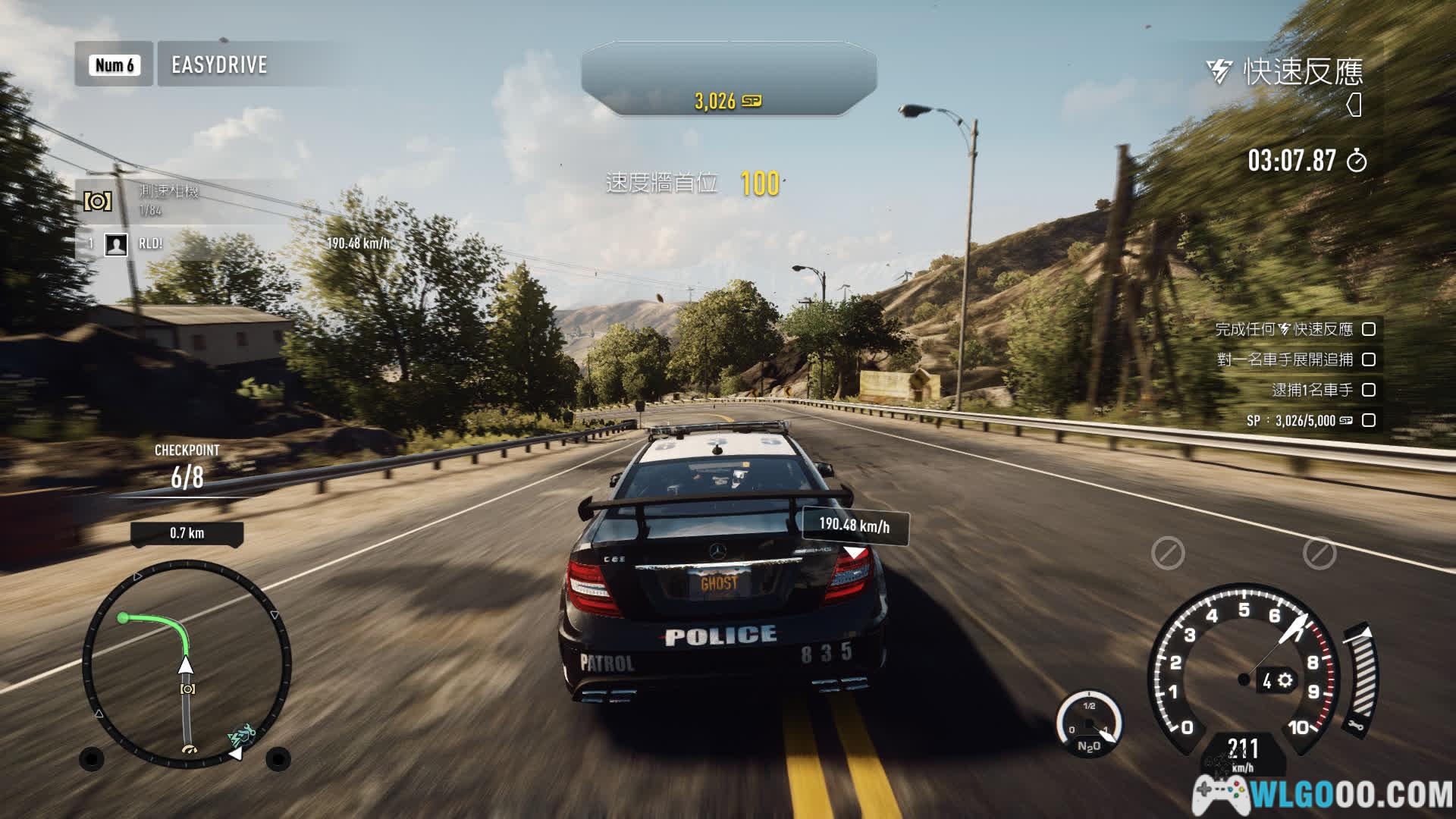This screenshot has height=819, width=1456.
Task: Toggle the 逮捕1名車手 objective checkbox
Action: point(1369,390)
